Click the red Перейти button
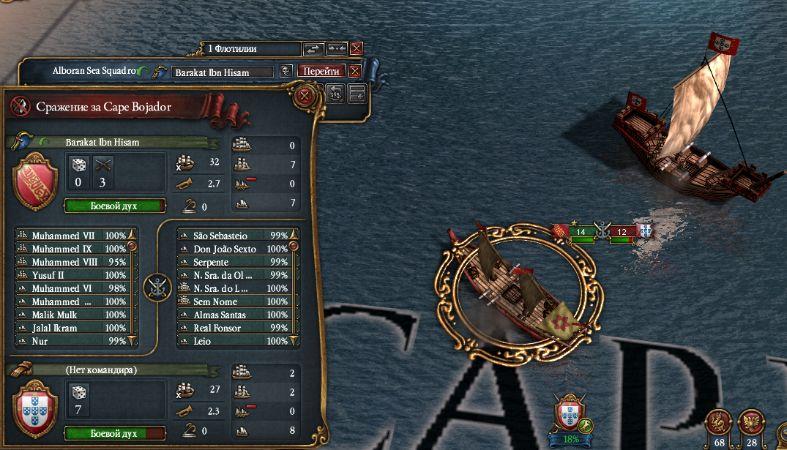The height and width of the screenshot is (450, 787). (x=322, y=71)
